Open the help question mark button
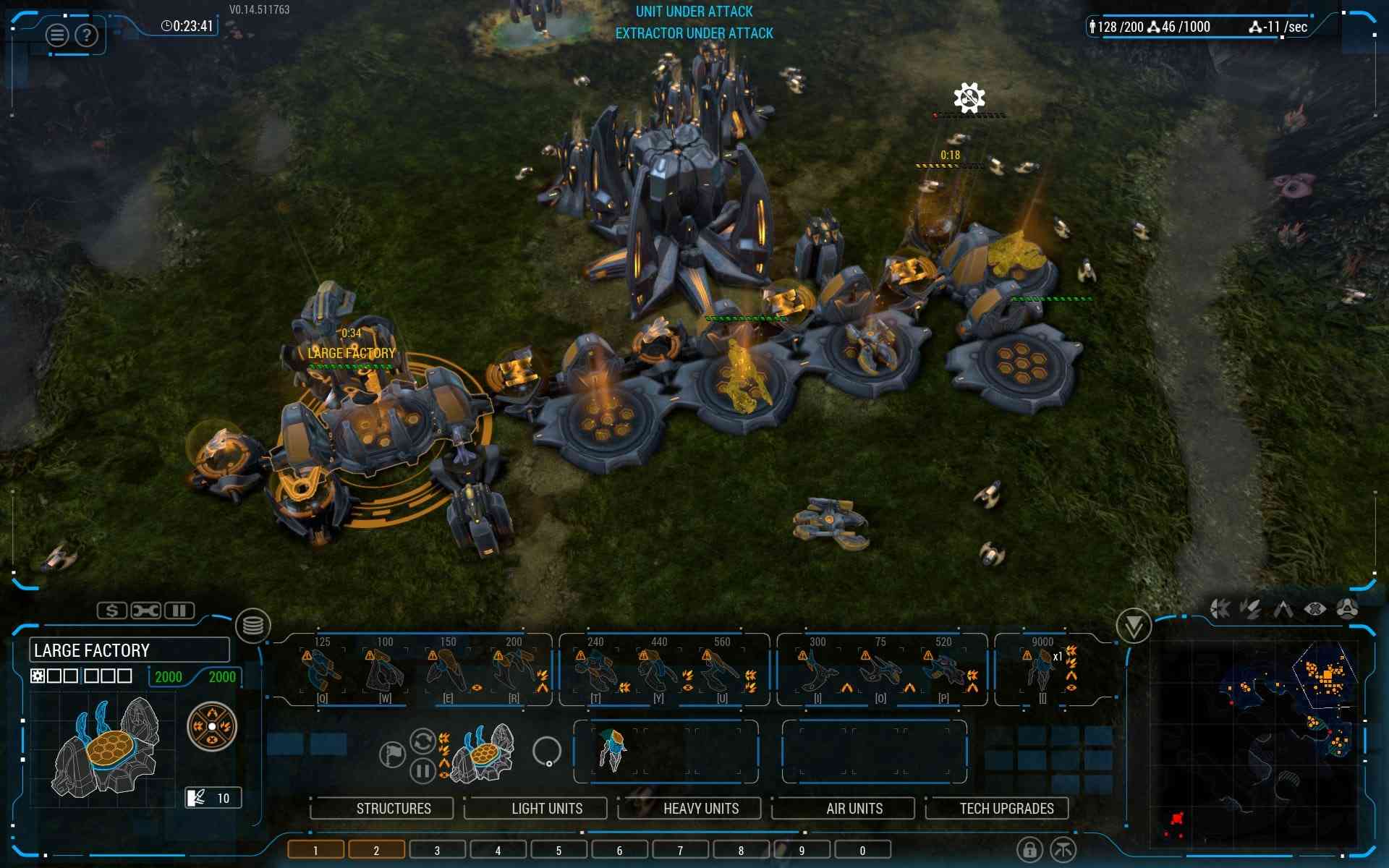Viewport: 1389px width, 868px height. click(x=87, y=35)
